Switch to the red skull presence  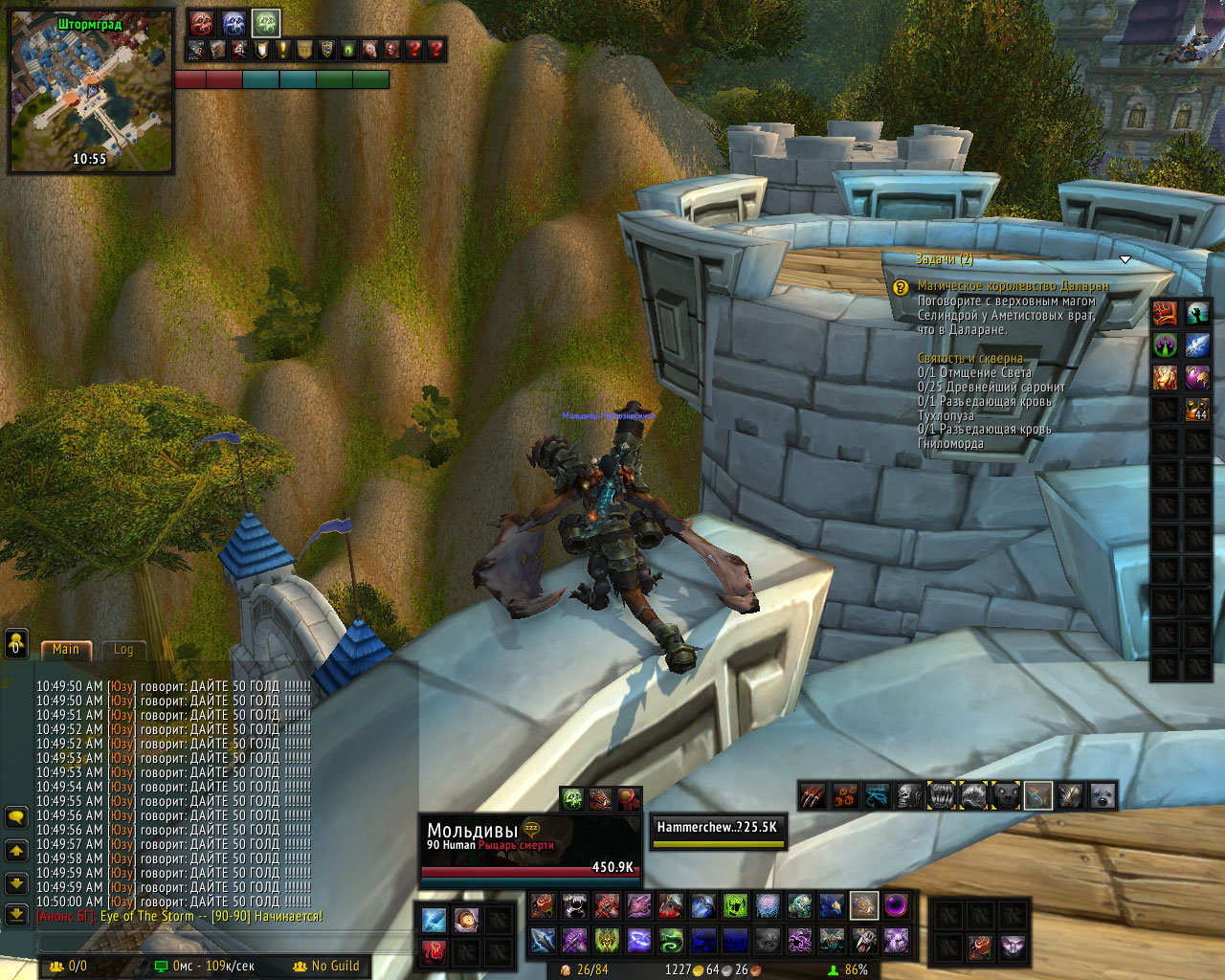pos(201,23)
